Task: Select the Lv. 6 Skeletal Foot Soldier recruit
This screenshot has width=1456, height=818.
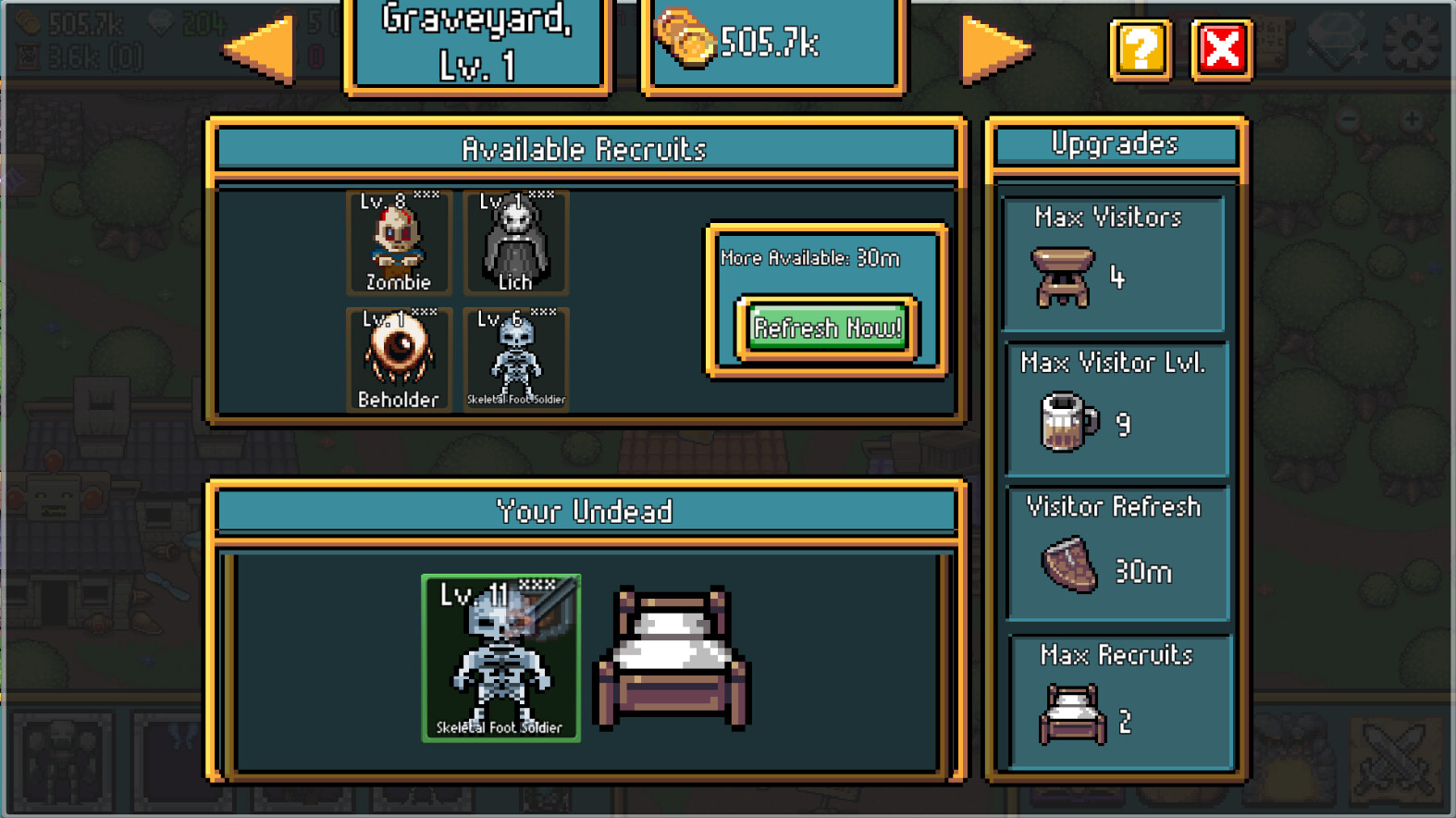Action: point(516,360)
